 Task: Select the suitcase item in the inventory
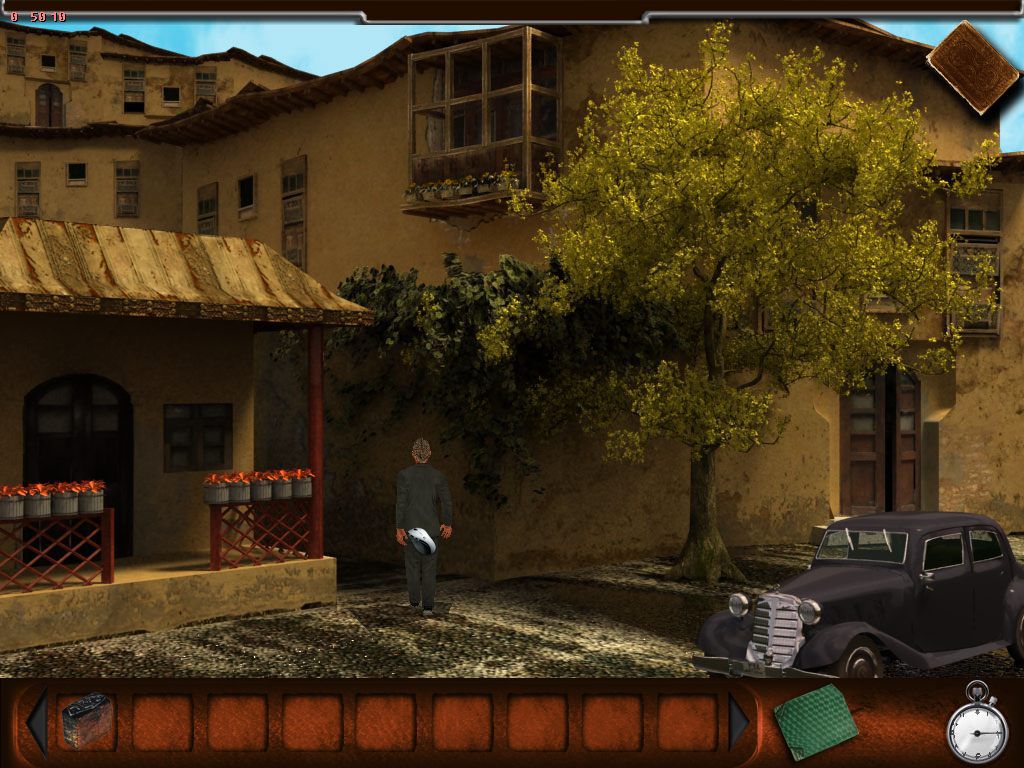[x=86, y=722]
